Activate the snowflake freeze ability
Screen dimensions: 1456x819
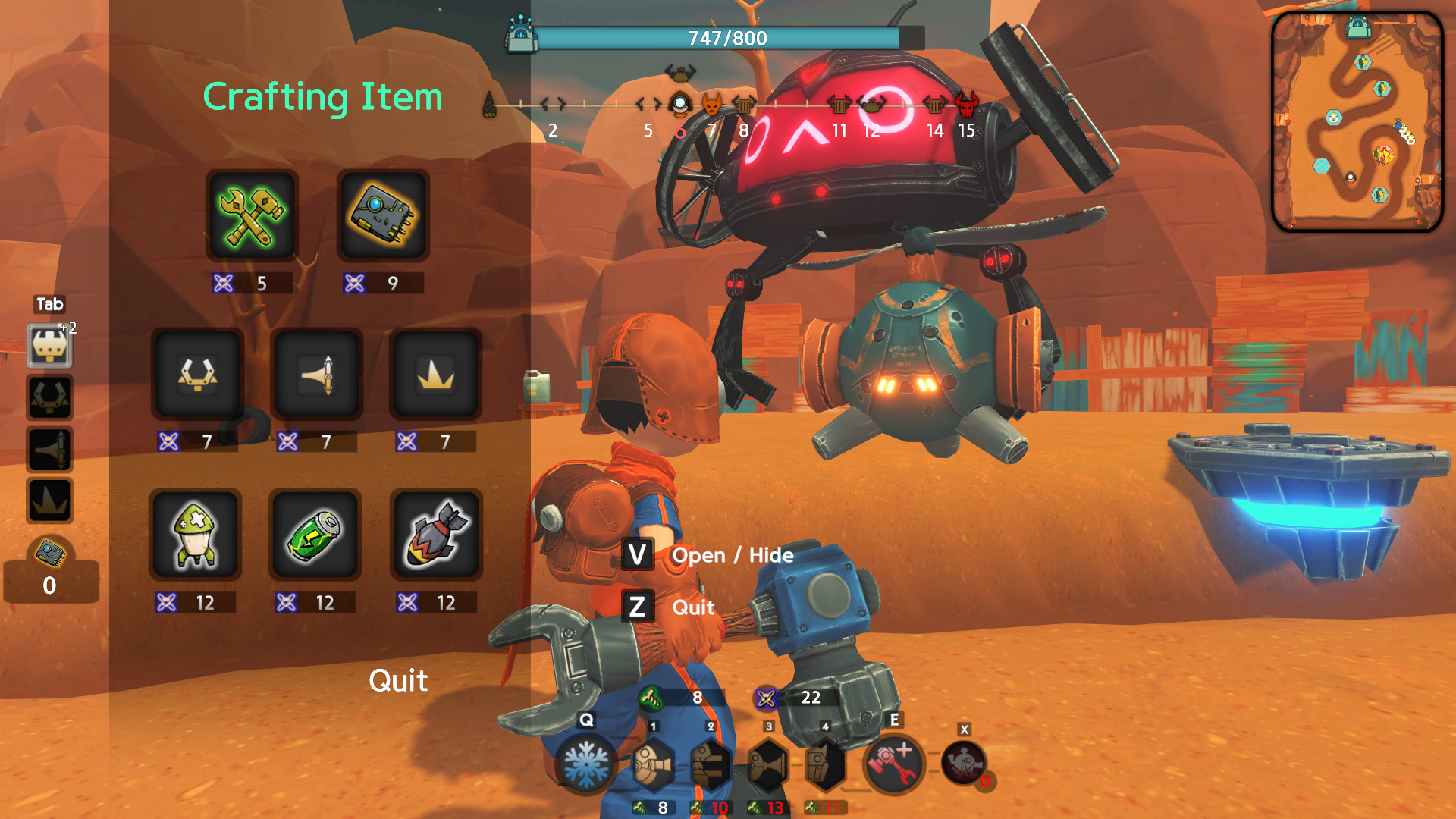point(585,764)
